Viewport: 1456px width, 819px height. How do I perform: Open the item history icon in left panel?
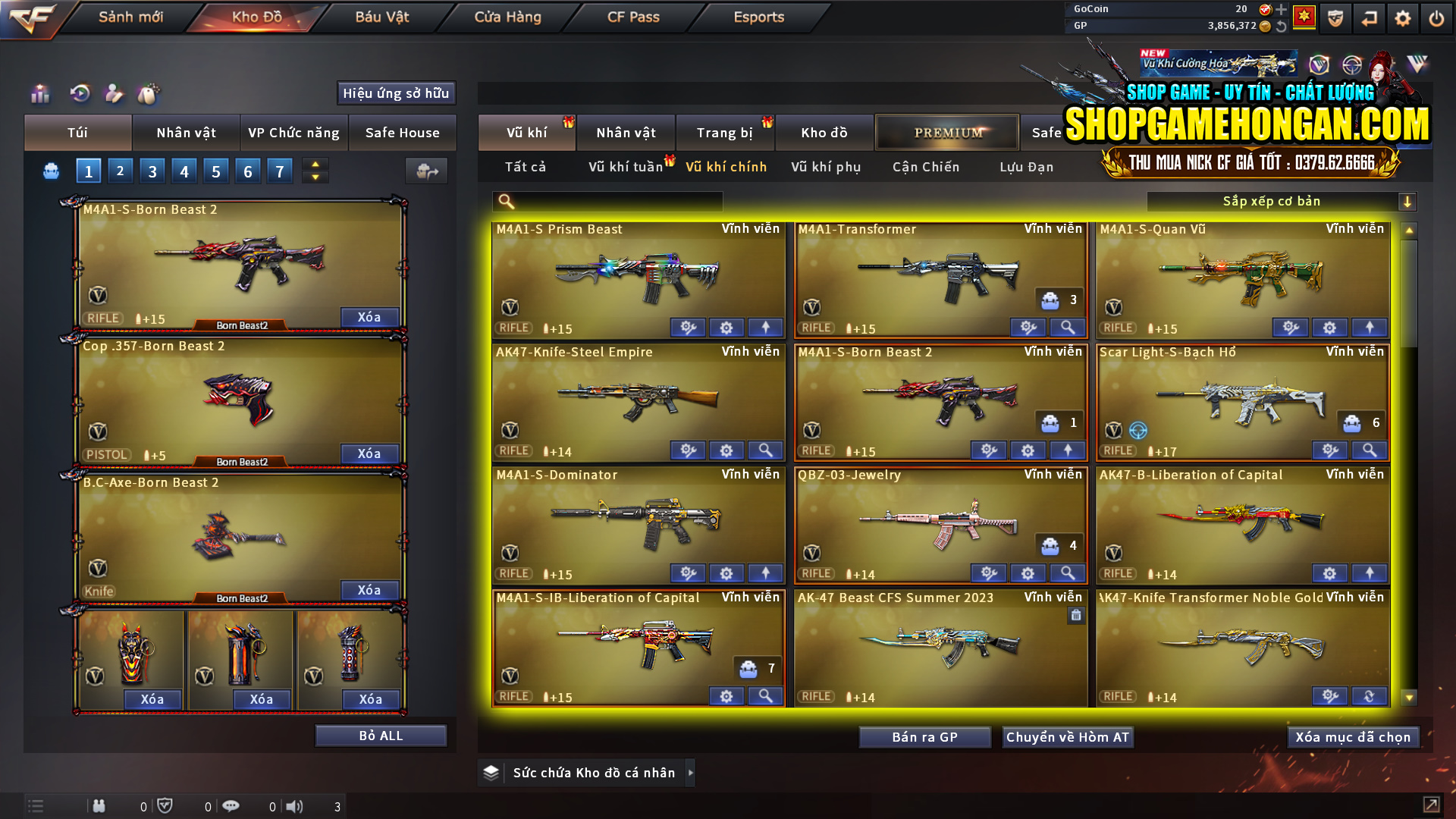(x=79, y=94)
